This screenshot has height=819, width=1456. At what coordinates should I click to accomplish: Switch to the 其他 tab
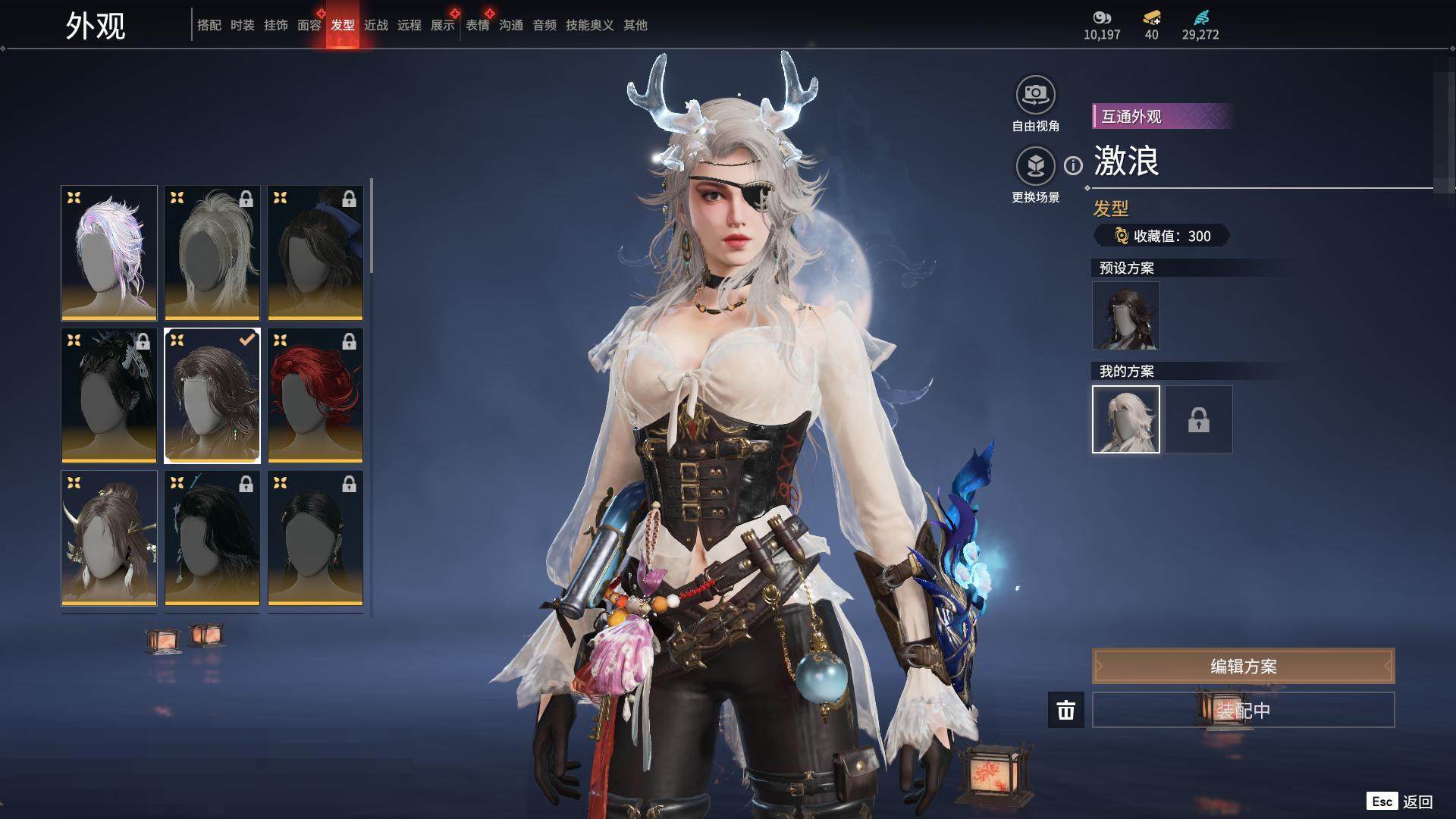(635, 25)
